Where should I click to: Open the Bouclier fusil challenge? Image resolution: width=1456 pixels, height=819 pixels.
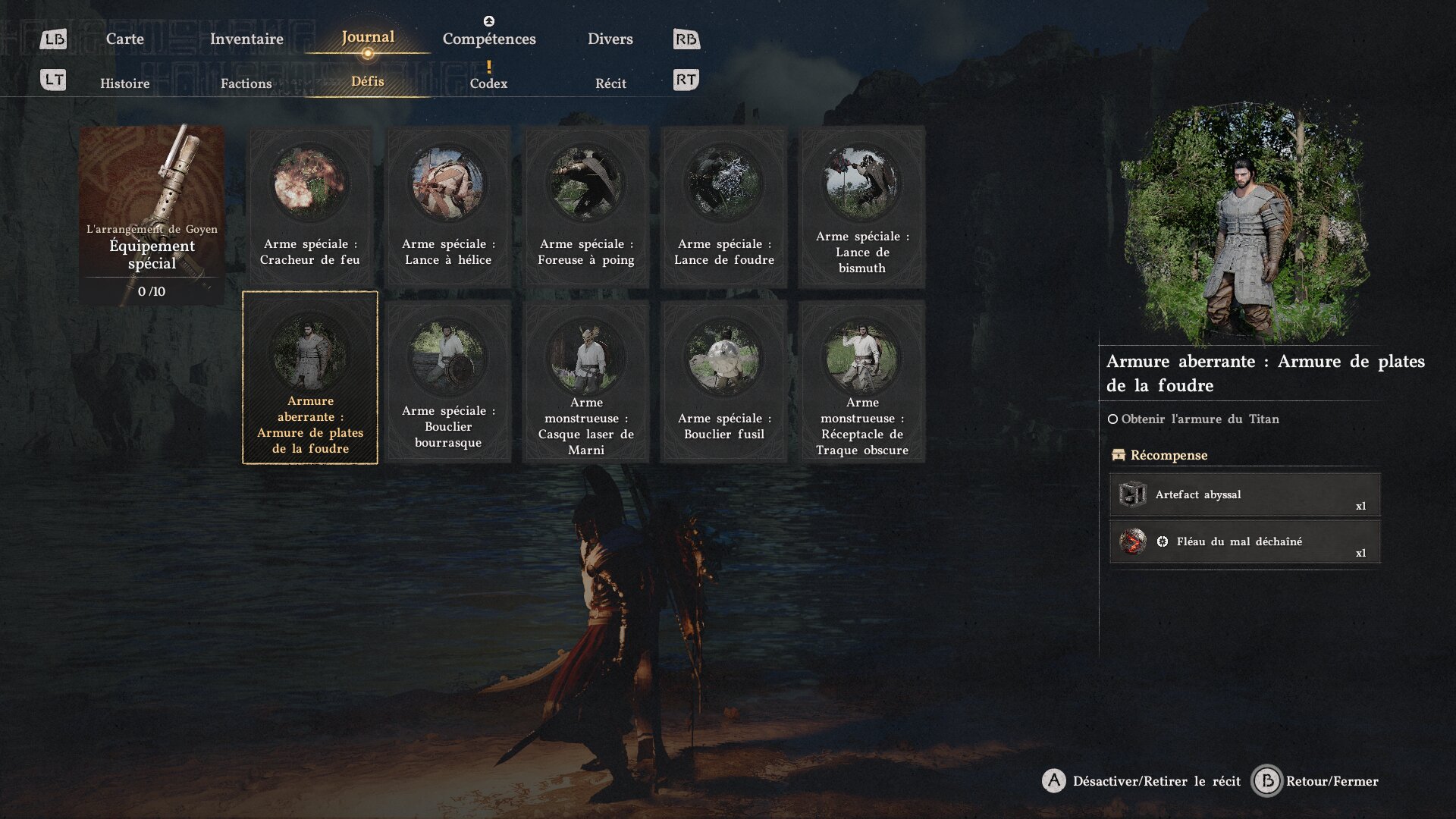724,381
